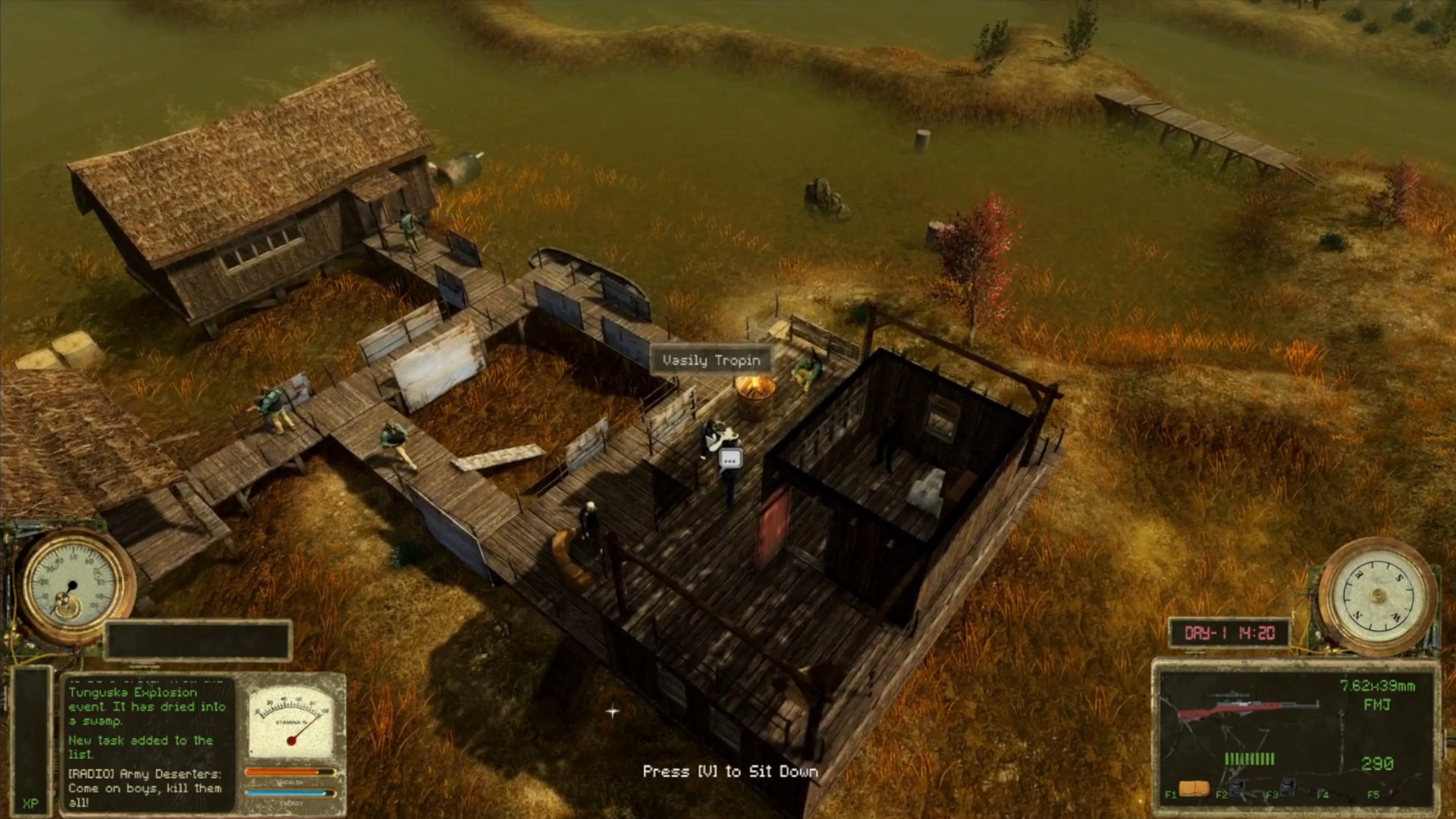This screenshot has height=819, width=1456.
Task: Click the Press [V] to Sit Down prompt
Action: coord(730,770)
